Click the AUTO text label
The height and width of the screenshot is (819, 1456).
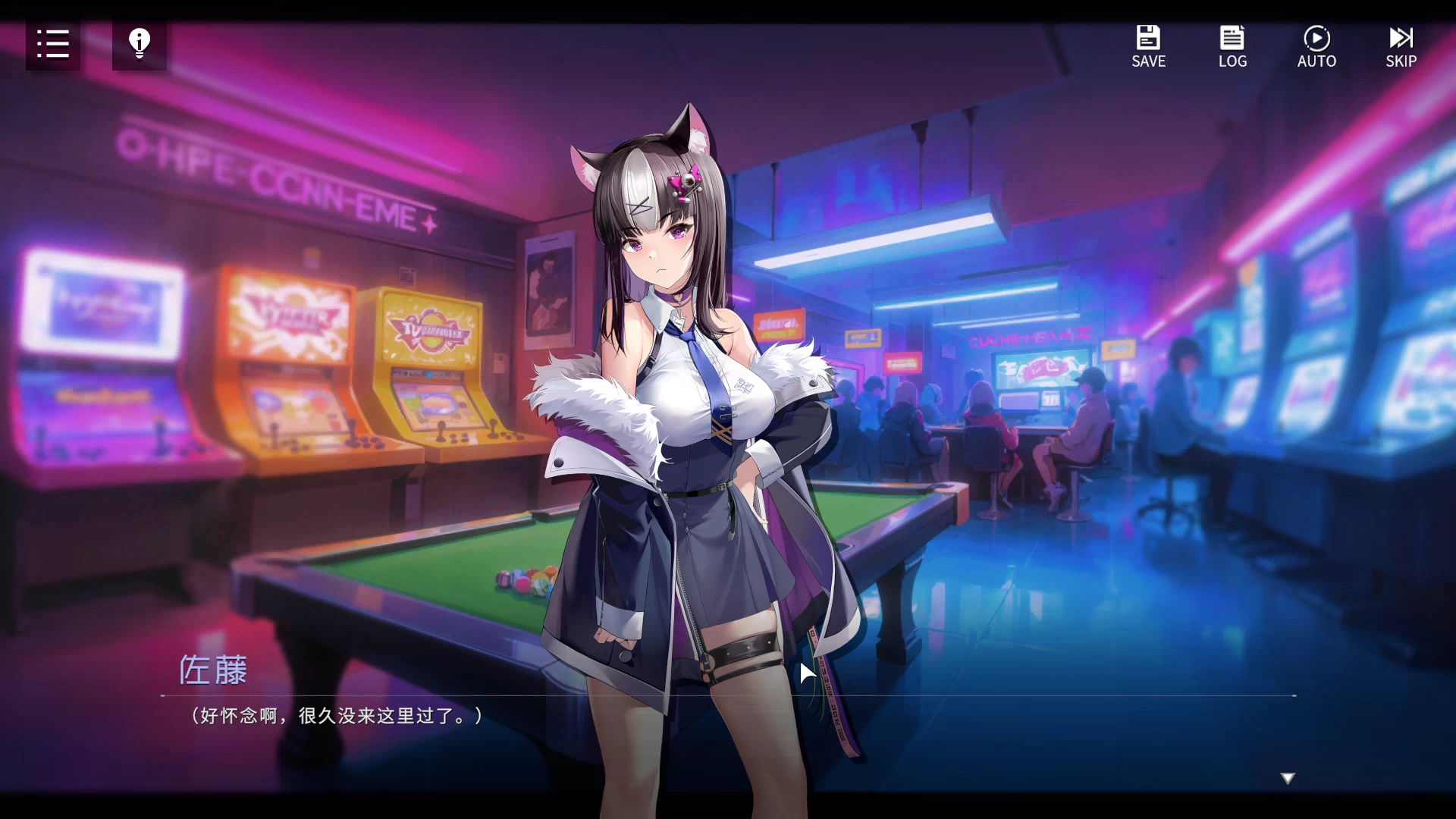[1316, 61]
